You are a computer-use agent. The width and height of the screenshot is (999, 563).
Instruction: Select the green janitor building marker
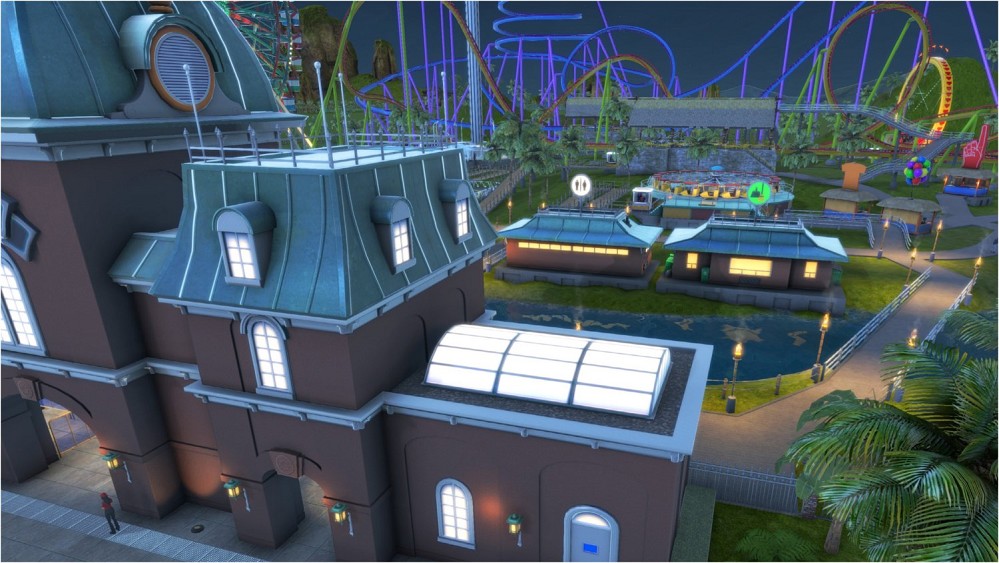tap(760, 192)
